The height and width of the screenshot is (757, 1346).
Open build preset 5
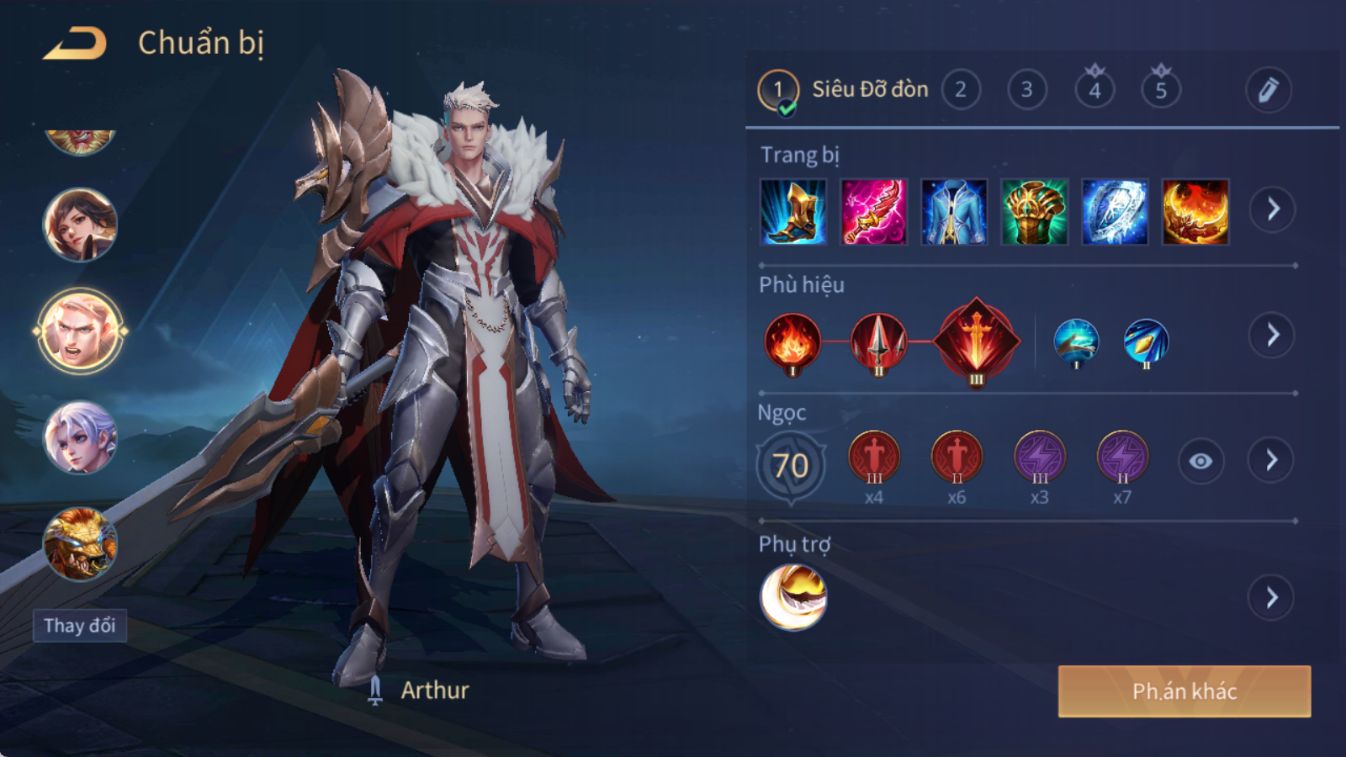coord(1160,90)
